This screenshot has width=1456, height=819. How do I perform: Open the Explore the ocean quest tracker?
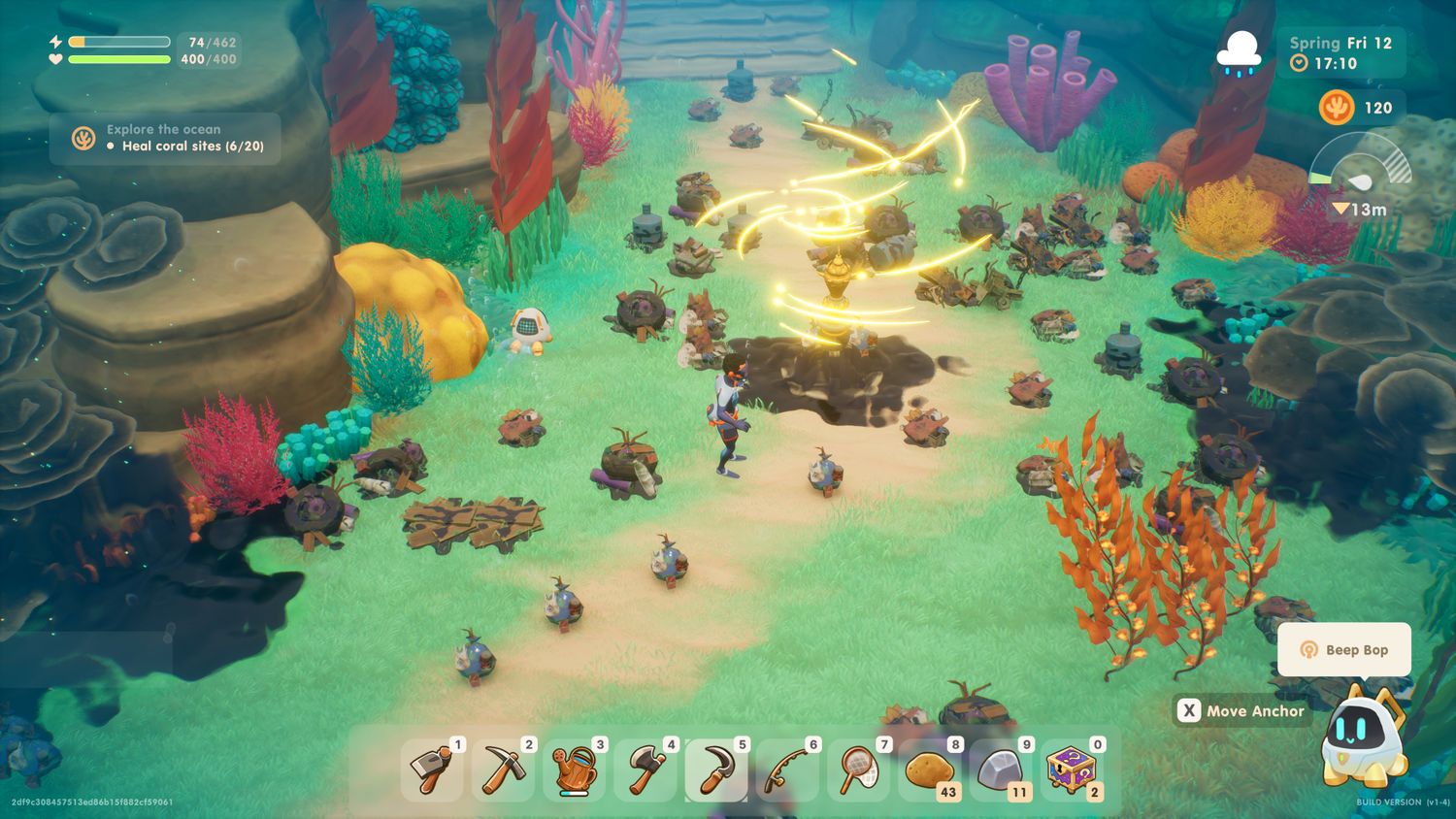point(166,138)
